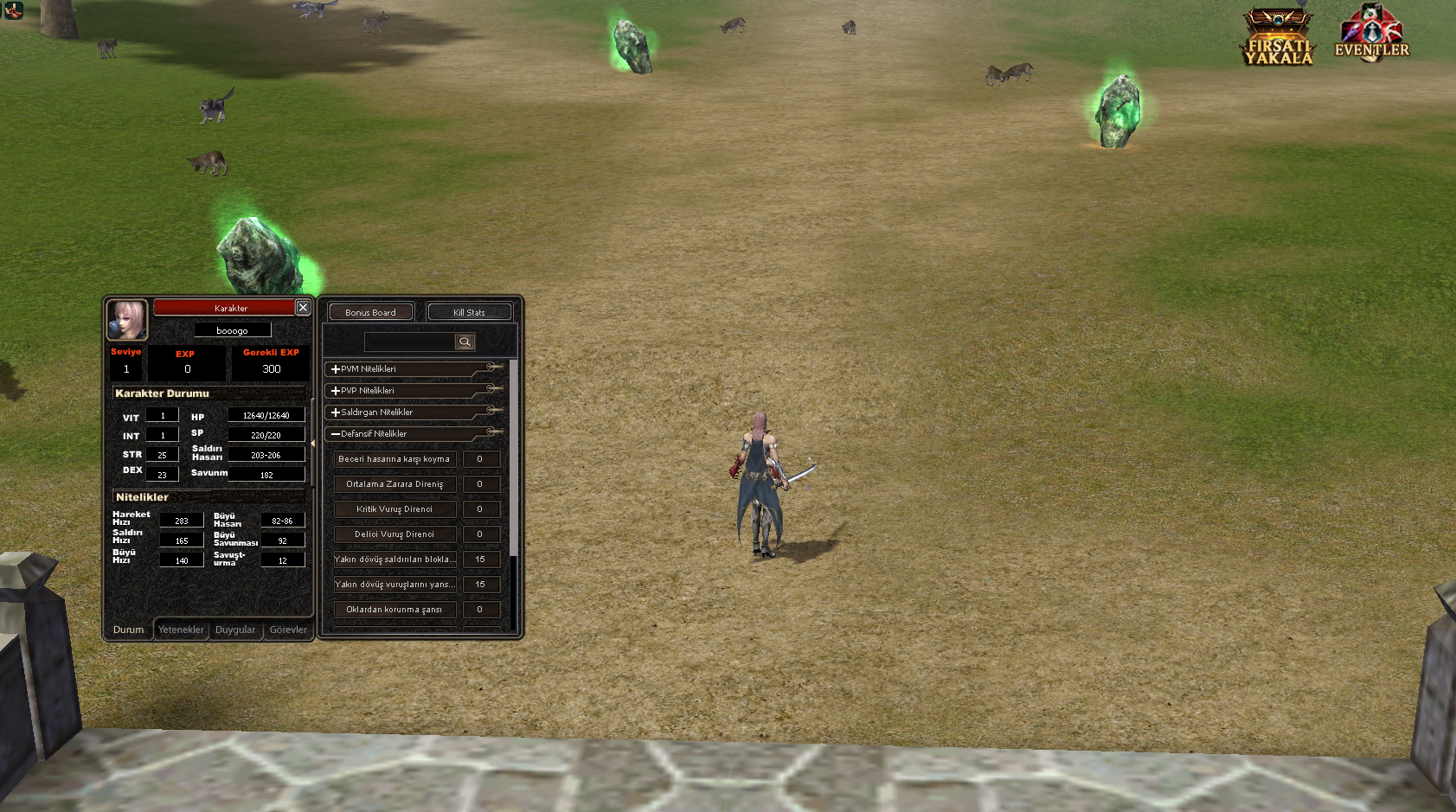Open the Eventler menu icon
Screen dimensions: 1456x812
(1371, 35)
